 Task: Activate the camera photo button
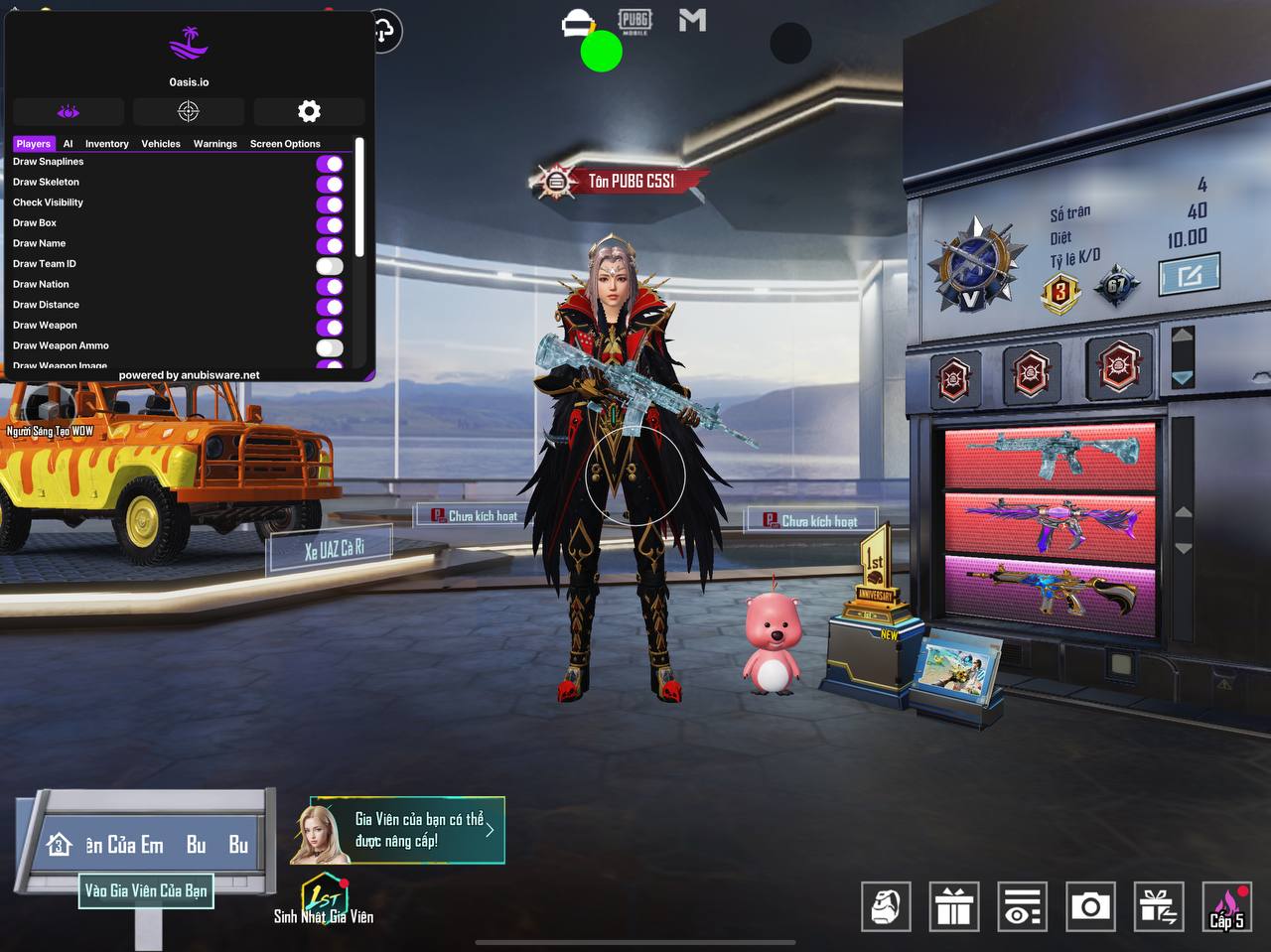coord(1090,906)
